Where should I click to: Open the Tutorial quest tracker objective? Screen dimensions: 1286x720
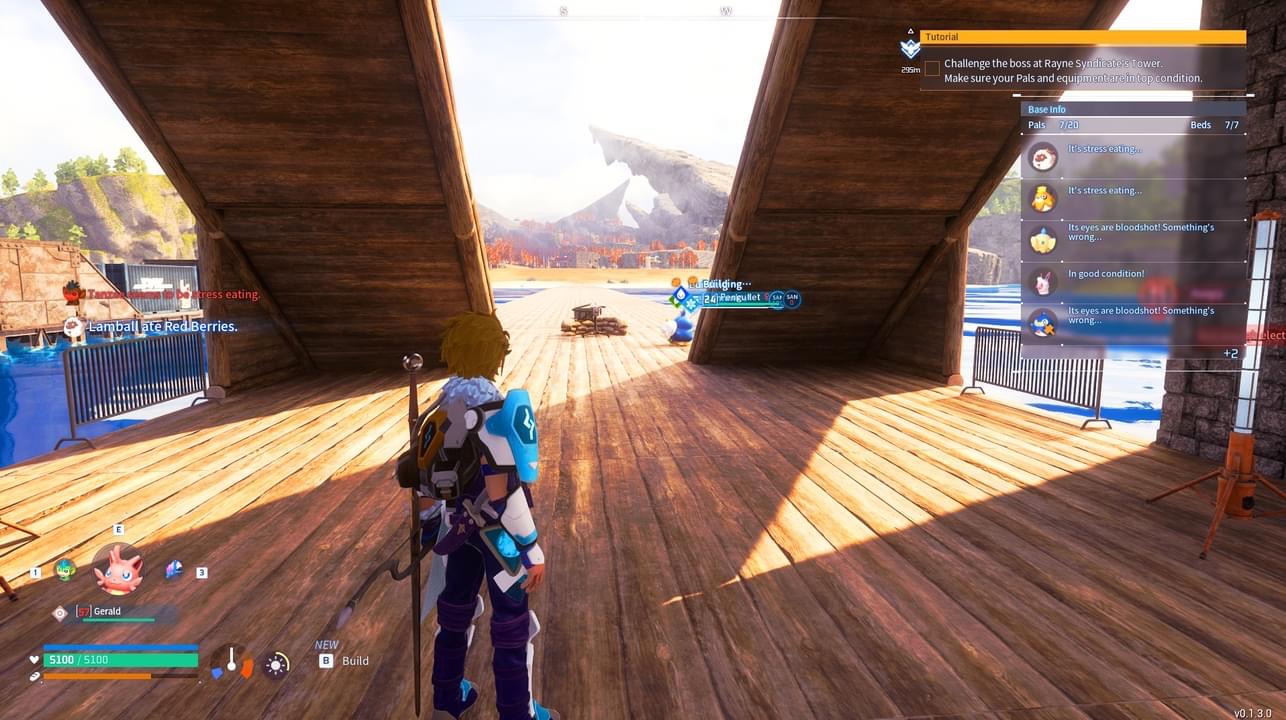(1082, 37)
